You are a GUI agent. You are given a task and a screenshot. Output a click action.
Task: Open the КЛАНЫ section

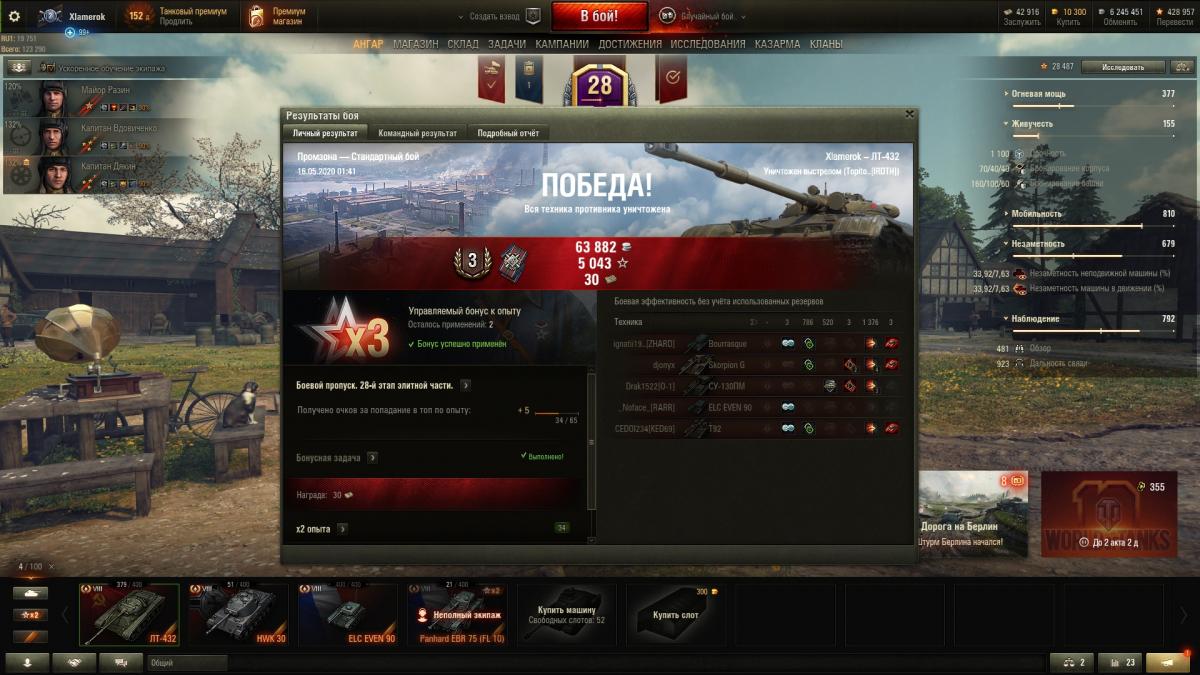tap(826, 44)
